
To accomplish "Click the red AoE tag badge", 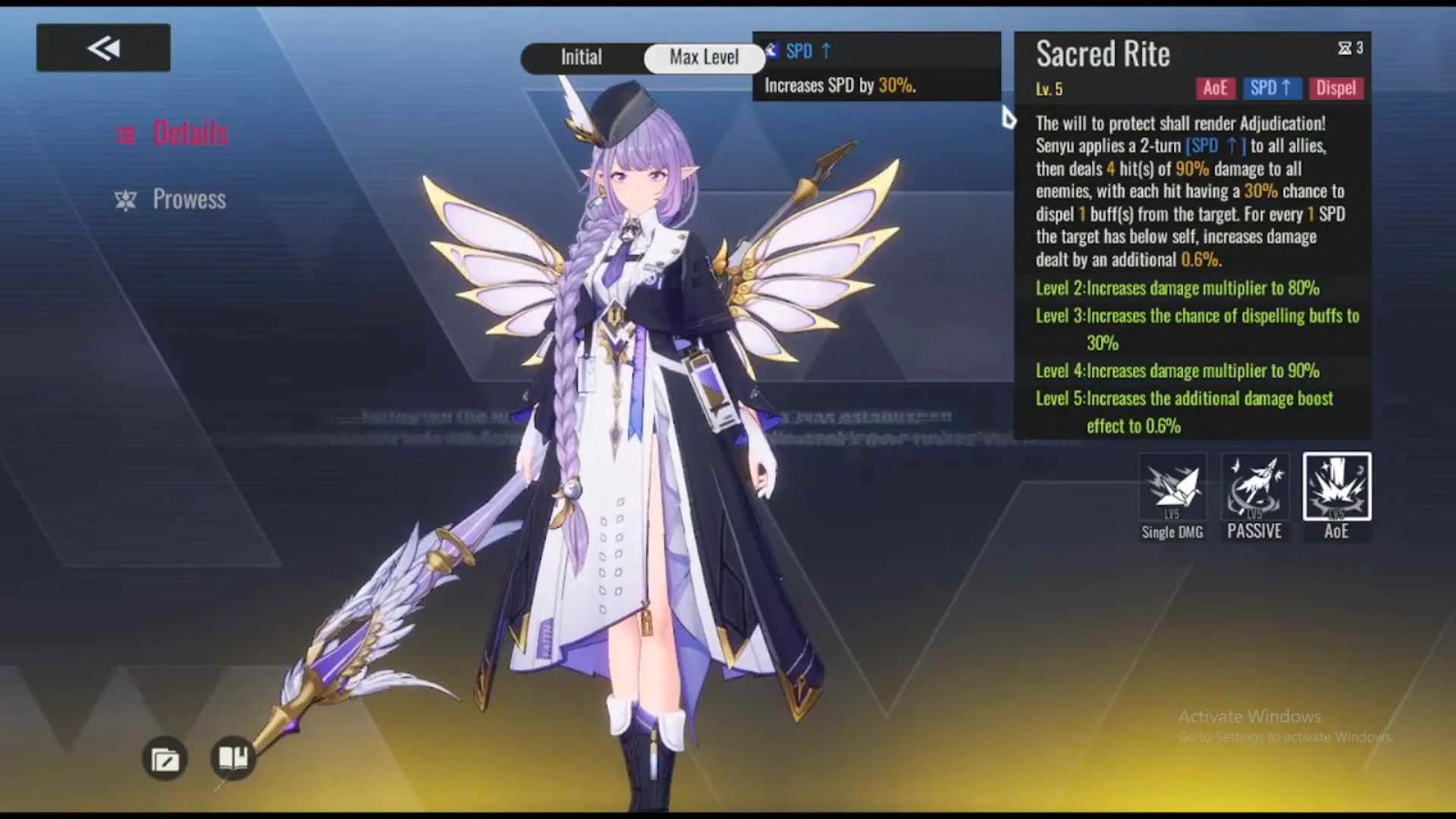I will (x=1216, y=88).
